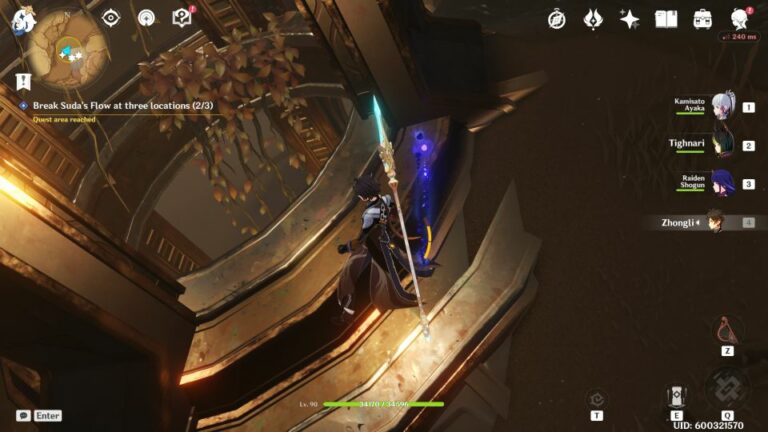768x432 pixels.
Task: Switch to Kamisato Ayaka in party
Action: click(x=722, y=106)
